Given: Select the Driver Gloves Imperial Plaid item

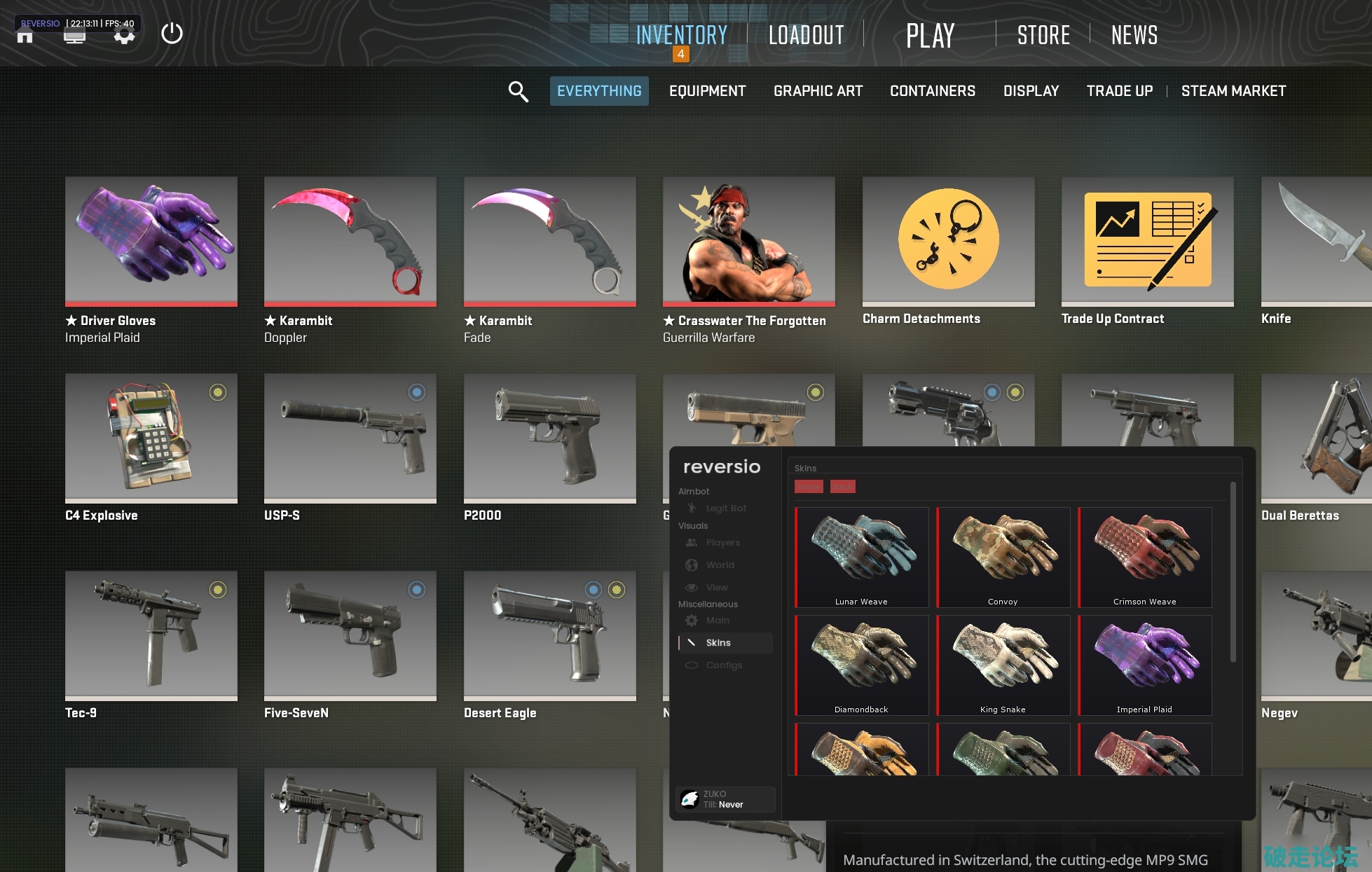Looking at the screenshot, I should pyautogui.click(x=151, y=242).
